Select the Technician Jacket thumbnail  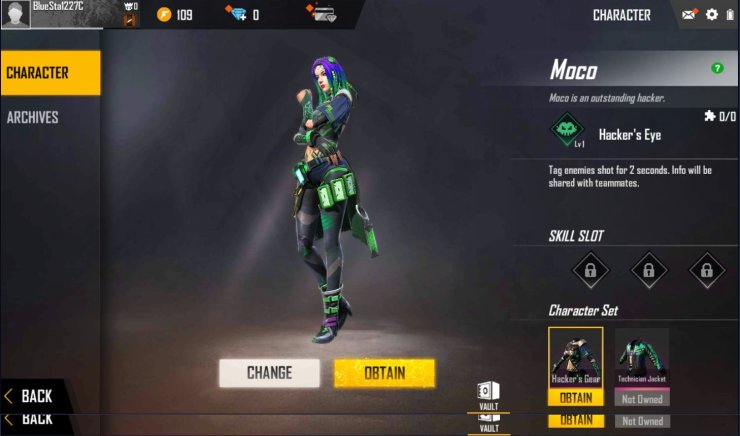pyautogui.click(x=641, y=357)
